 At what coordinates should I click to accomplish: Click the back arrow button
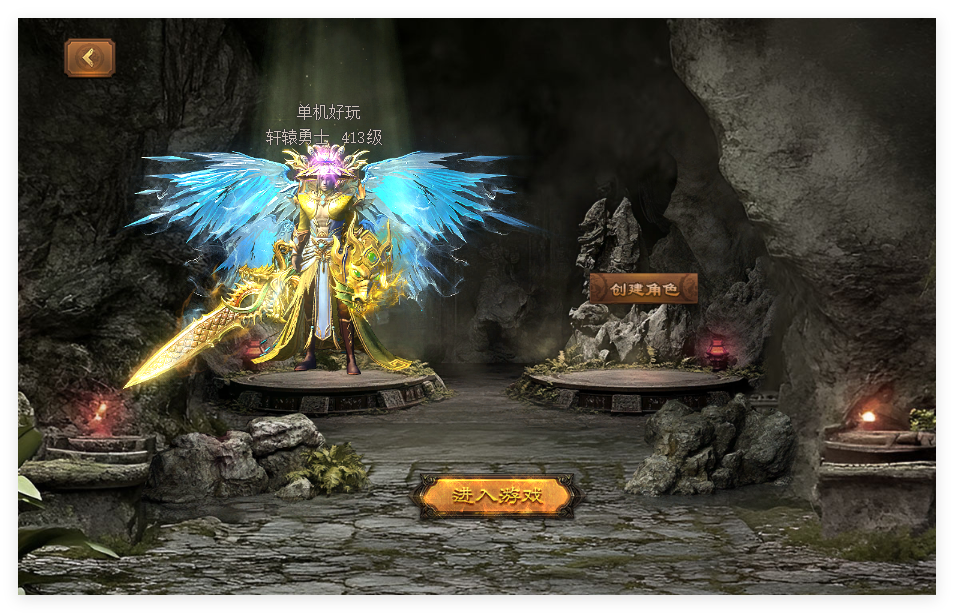tap(90, 58)
